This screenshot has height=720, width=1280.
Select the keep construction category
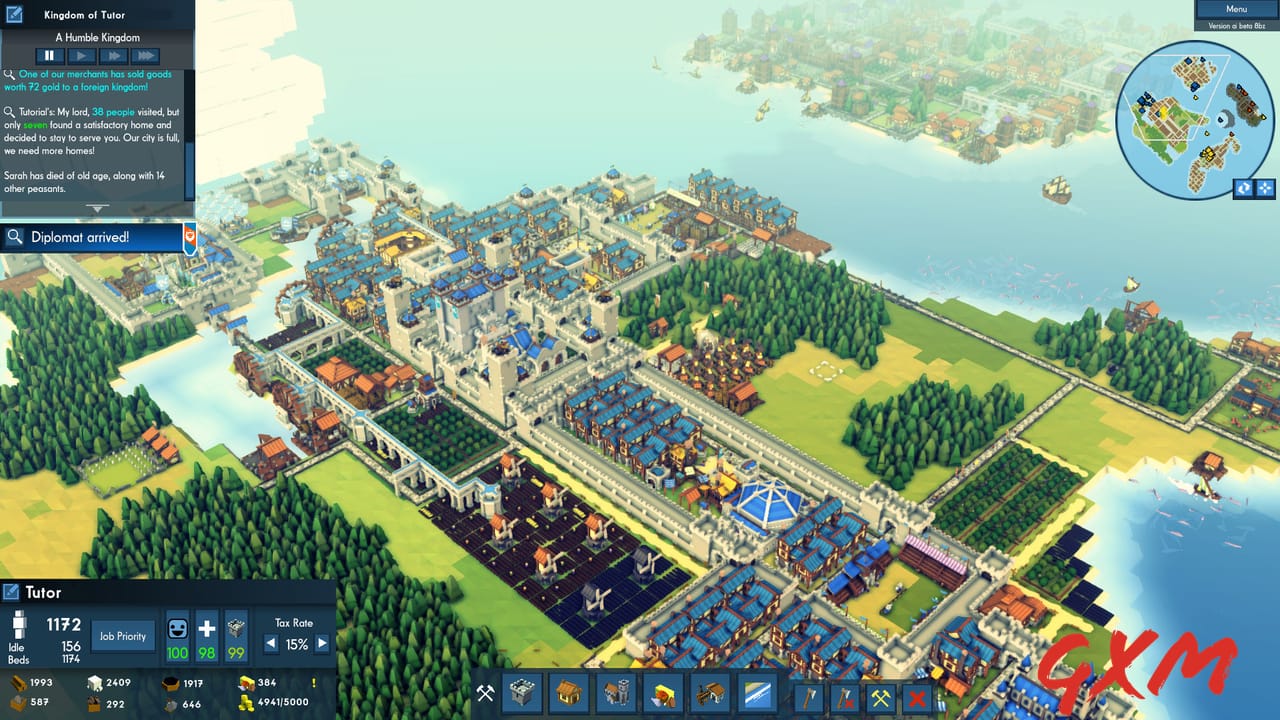coord(614,693)
